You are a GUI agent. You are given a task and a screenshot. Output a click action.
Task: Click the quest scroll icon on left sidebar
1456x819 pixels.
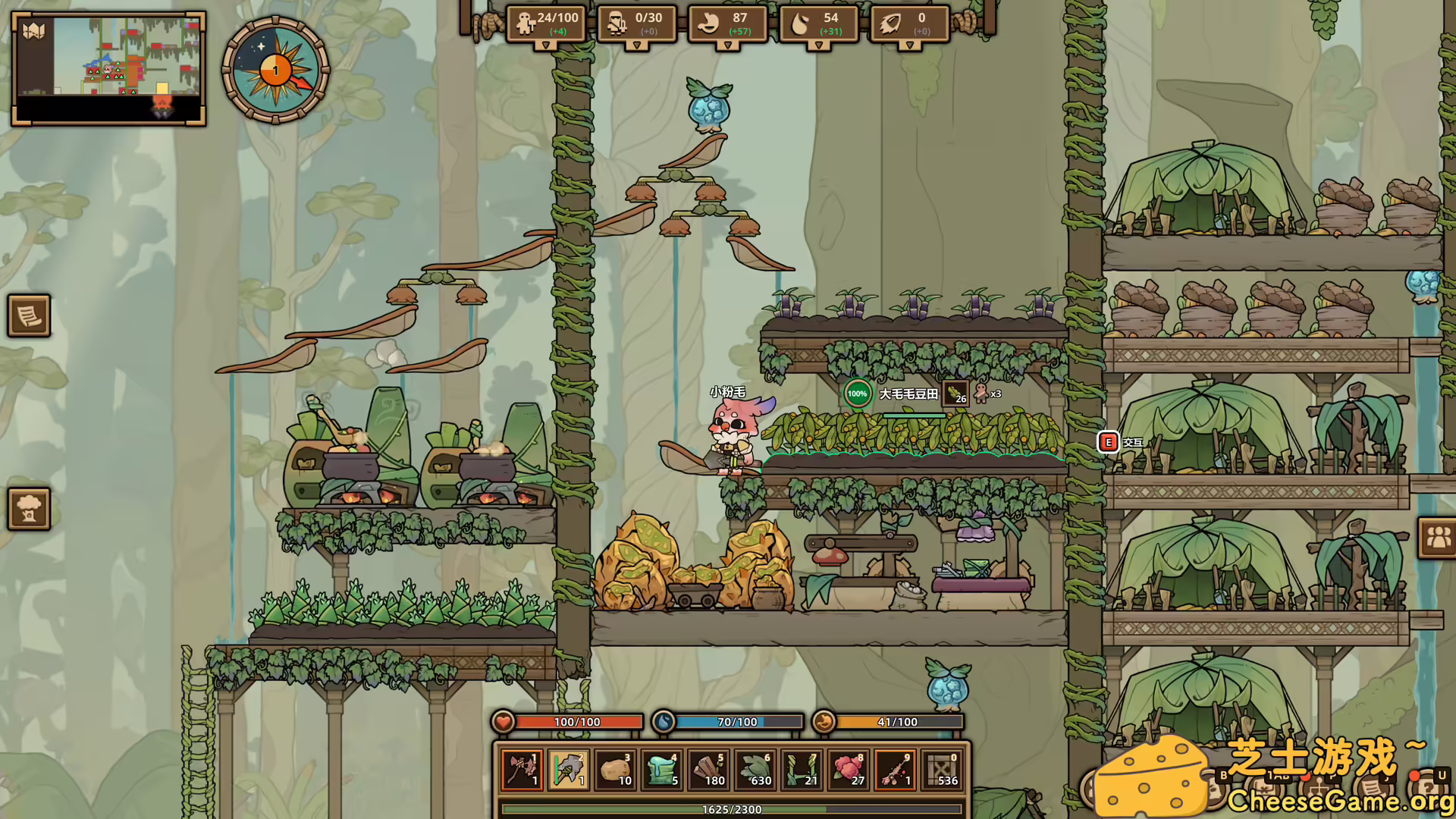29,316
